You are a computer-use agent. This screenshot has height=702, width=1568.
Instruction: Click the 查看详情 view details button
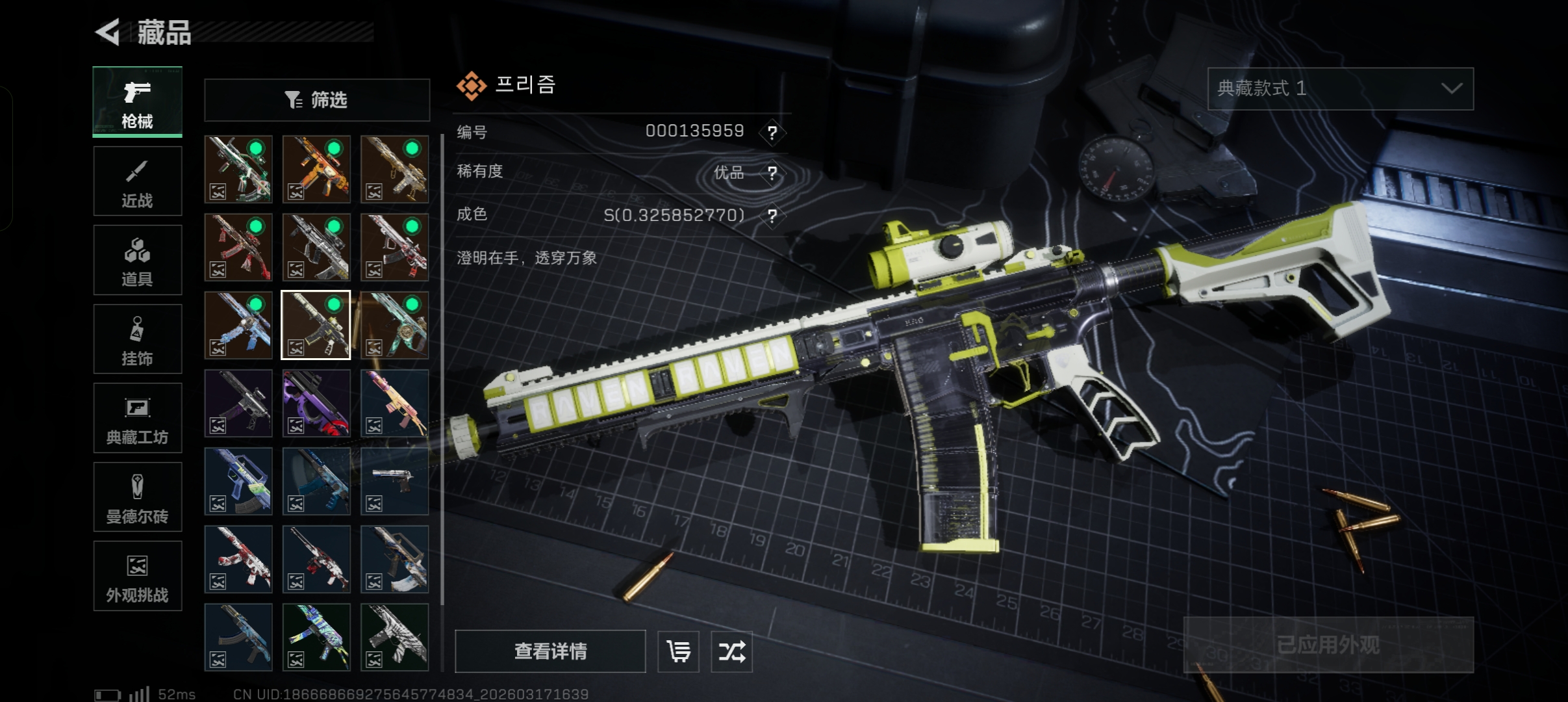pos(550,651)
